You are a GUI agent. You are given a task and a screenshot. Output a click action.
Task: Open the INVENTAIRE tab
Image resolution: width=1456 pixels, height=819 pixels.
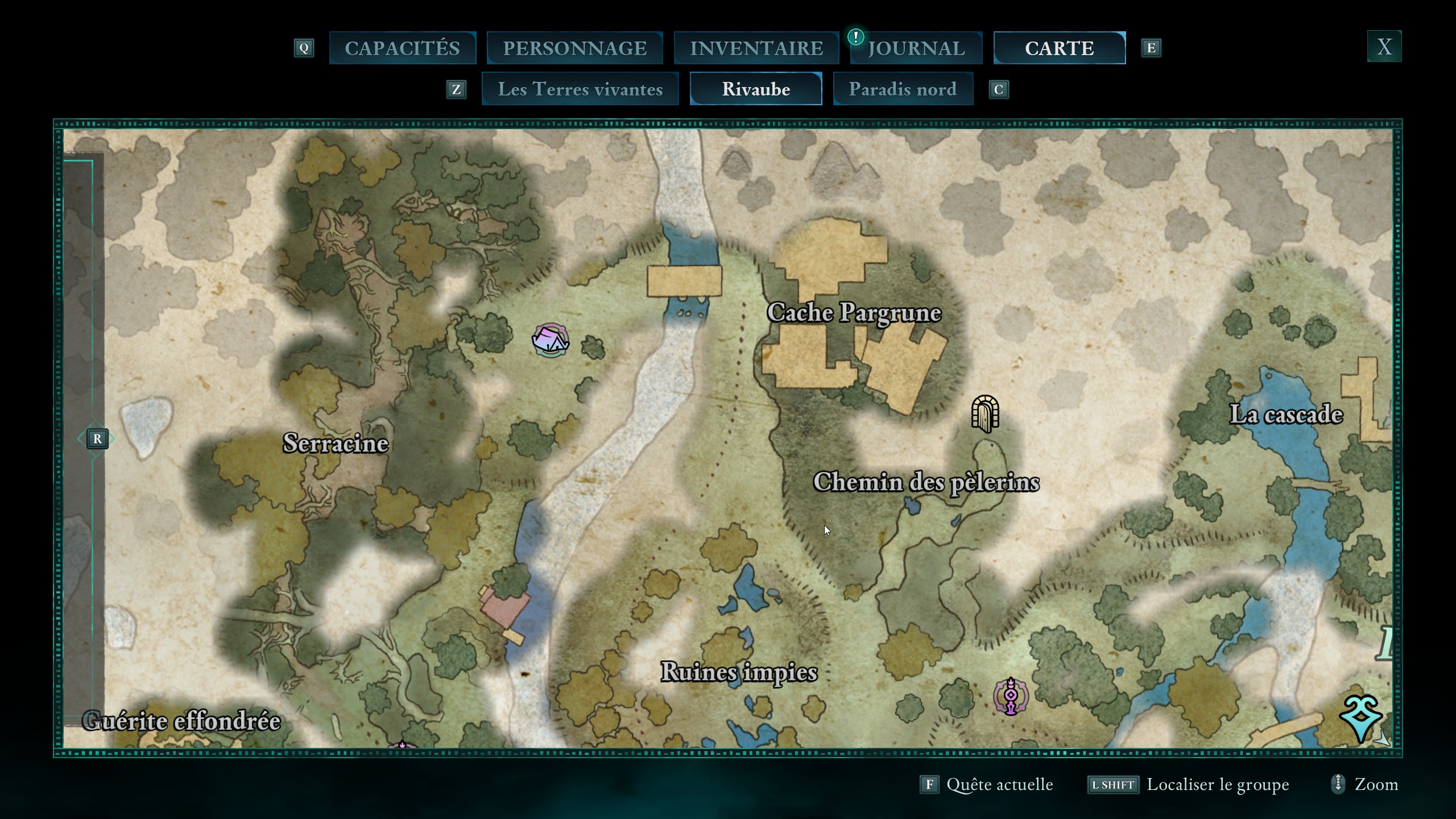[x=756, y=48]
